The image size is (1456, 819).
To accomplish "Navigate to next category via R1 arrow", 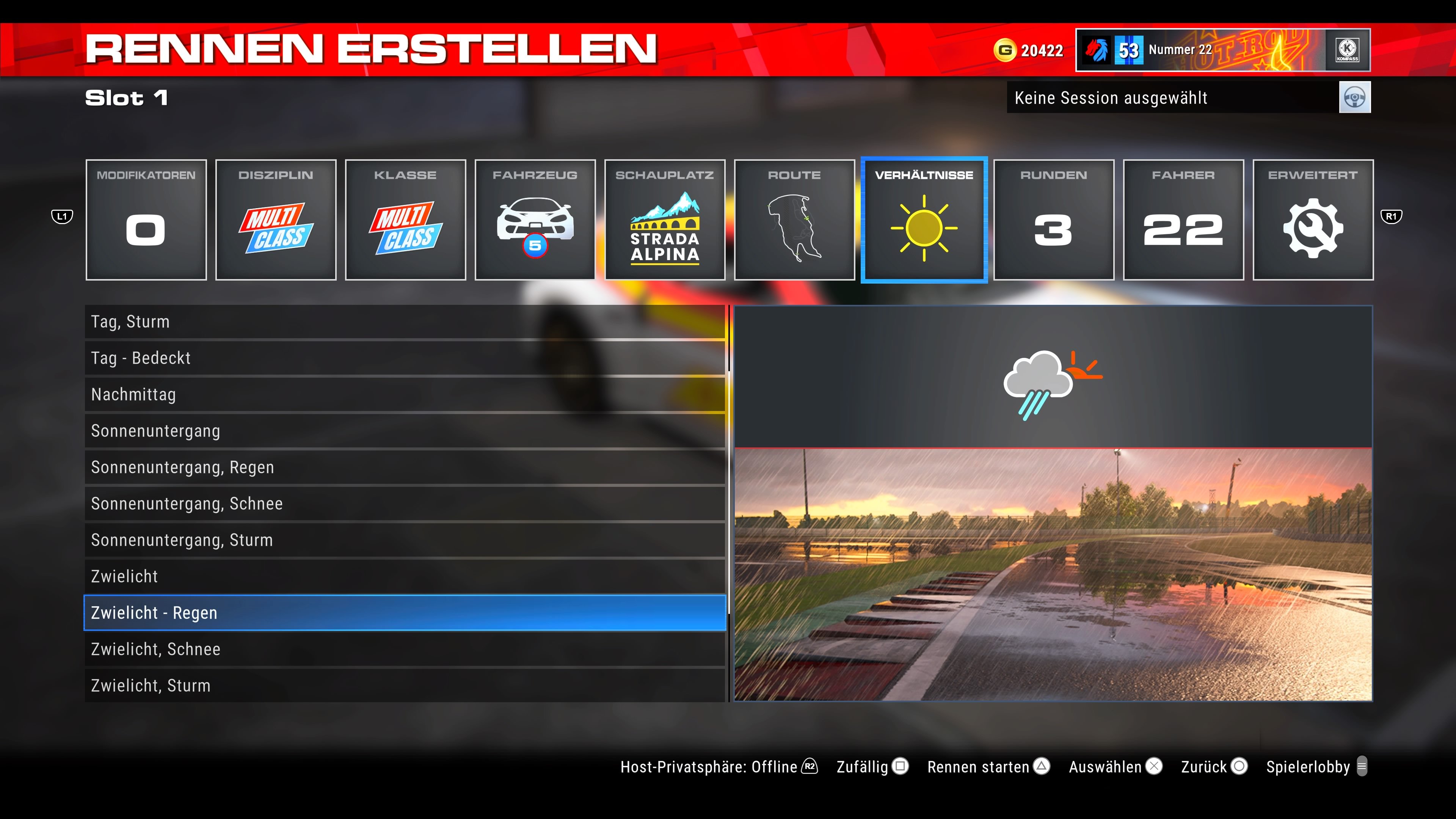I will tap(1392, 217).
